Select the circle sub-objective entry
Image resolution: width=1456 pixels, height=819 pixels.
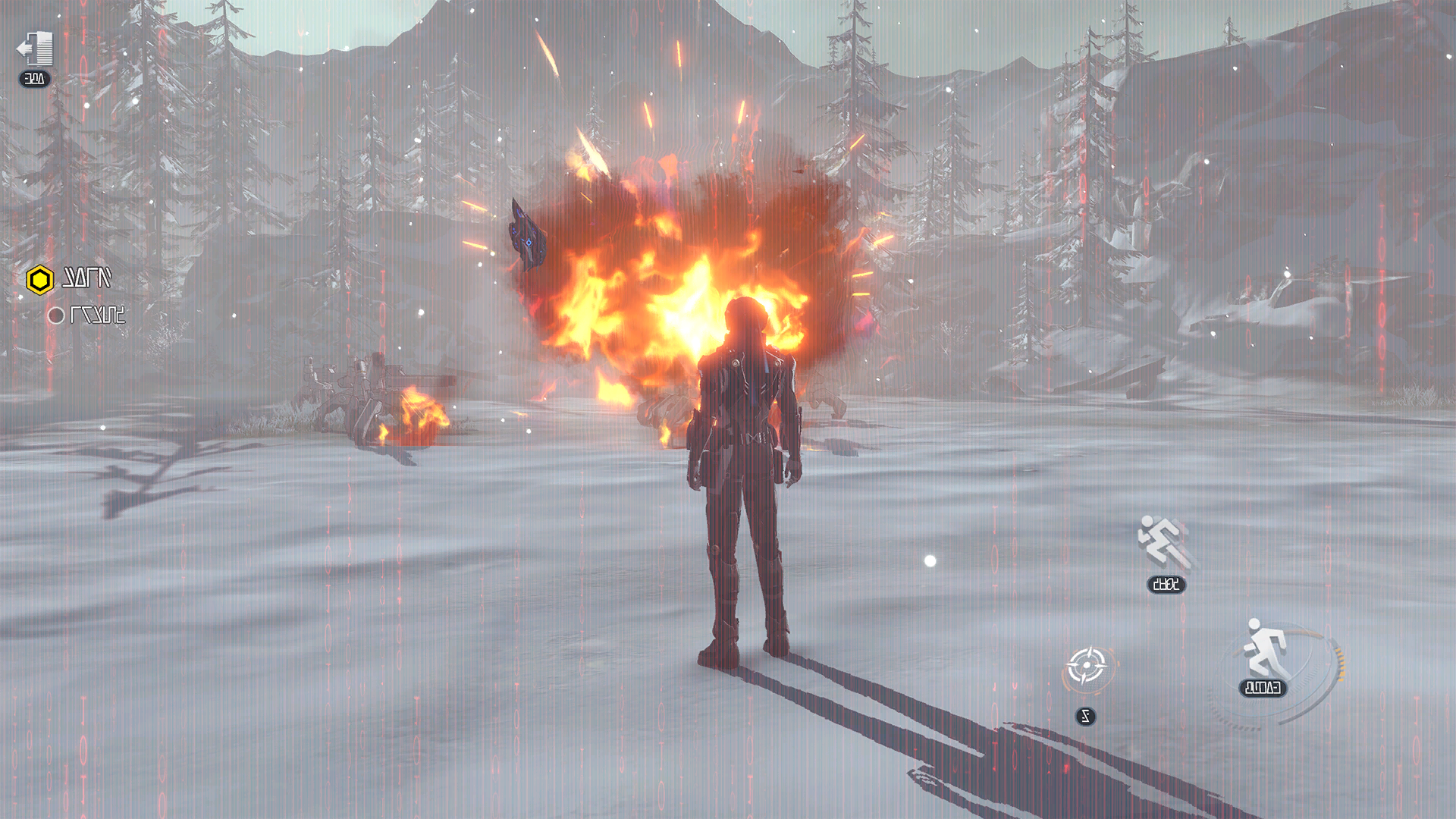pos(56,315)
